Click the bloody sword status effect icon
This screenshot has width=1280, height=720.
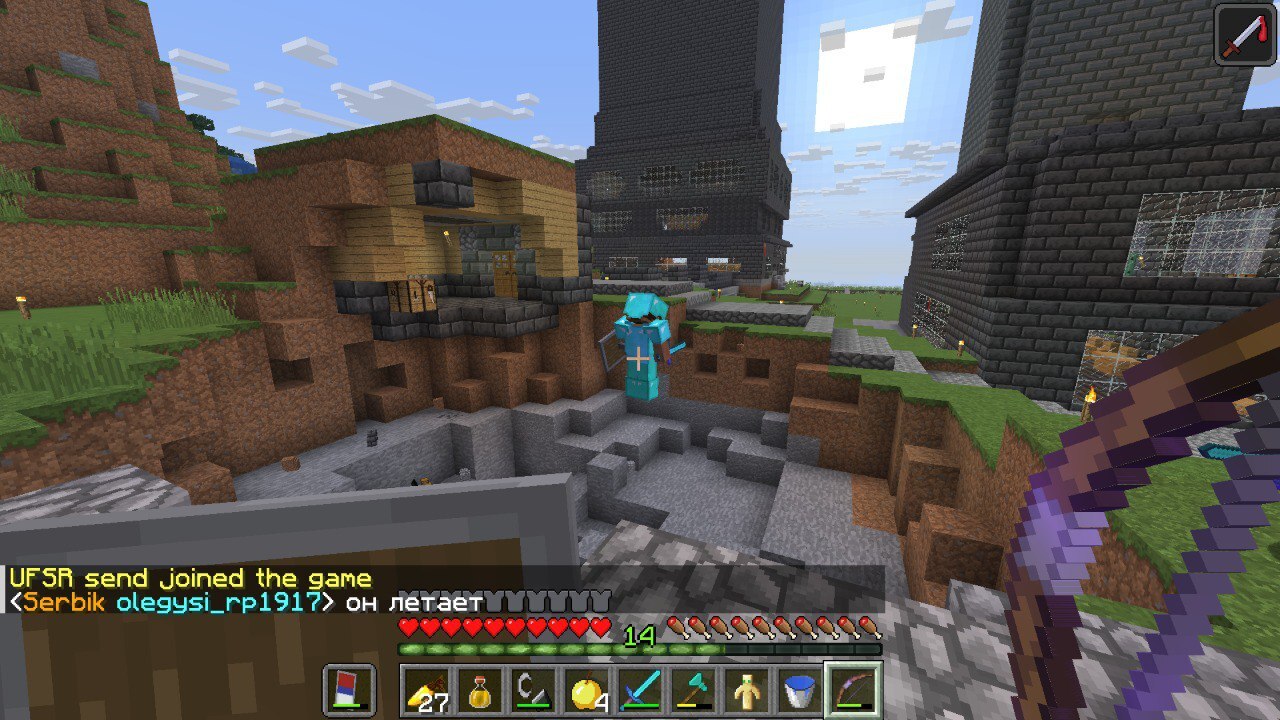coord(1245,35)
